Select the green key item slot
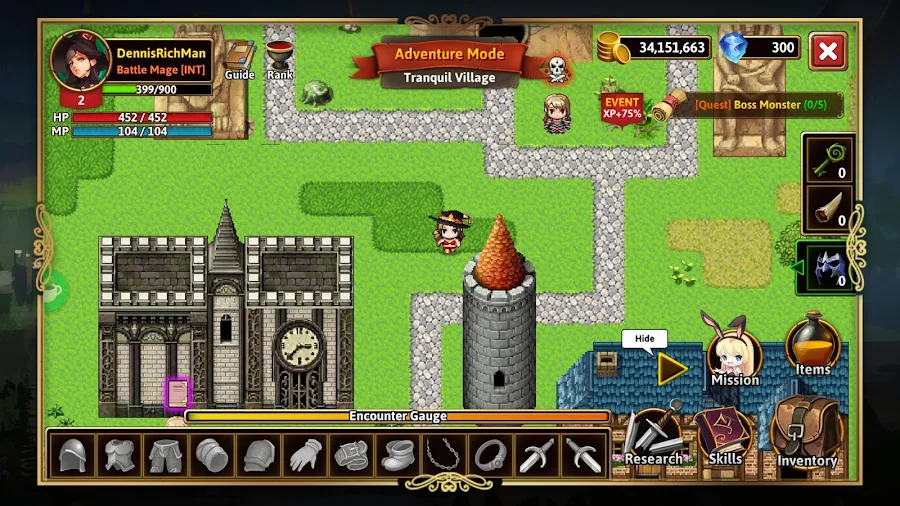 829,159
